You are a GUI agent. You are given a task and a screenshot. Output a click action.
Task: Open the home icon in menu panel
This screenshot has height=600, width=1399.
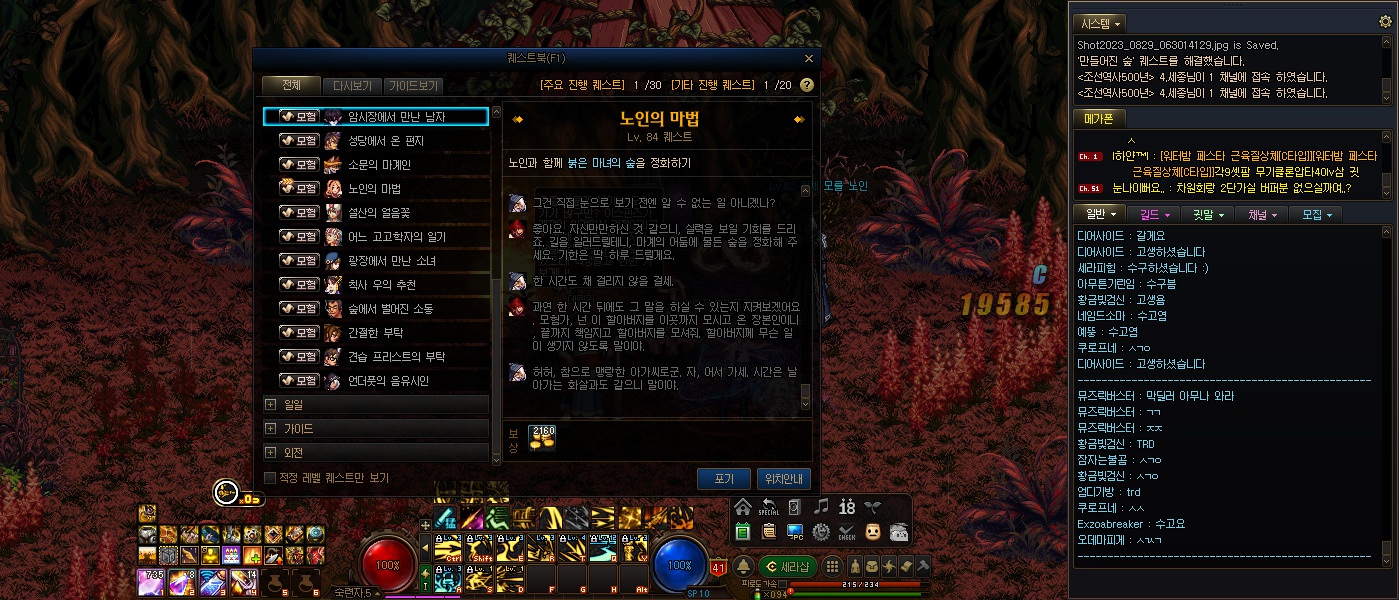742,506
